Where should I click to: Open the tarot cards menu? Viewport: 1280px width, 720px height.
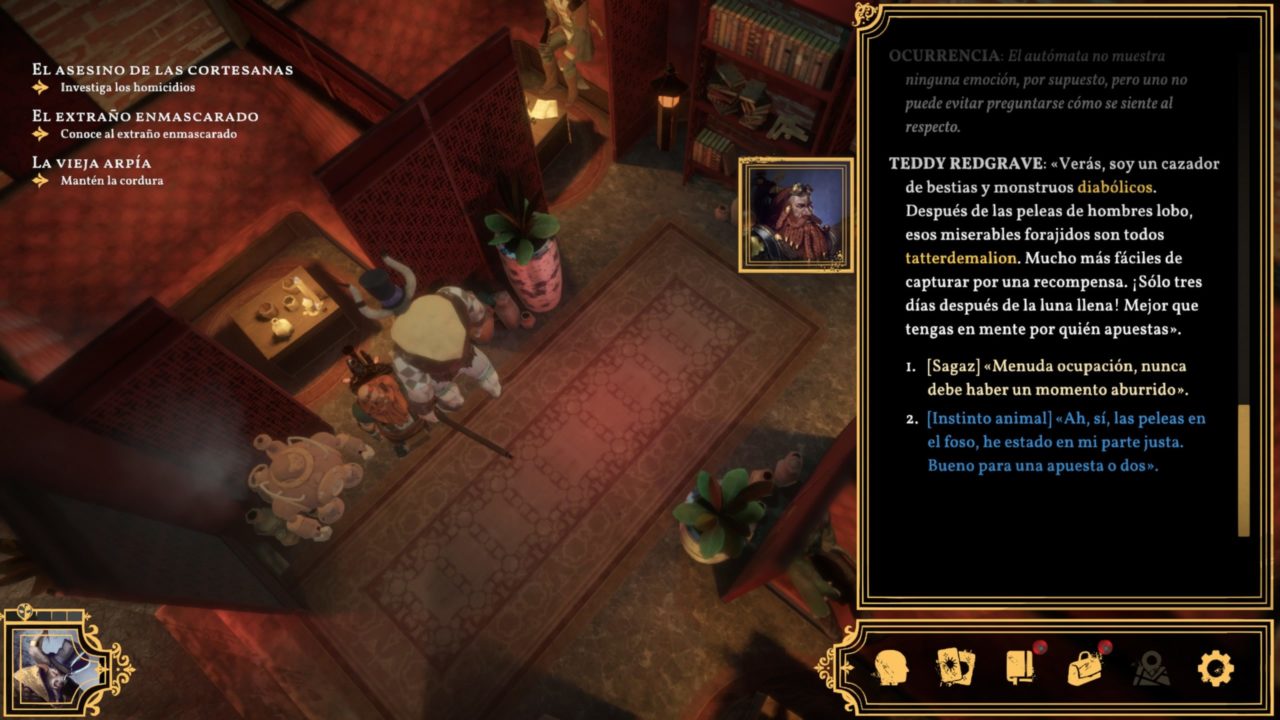point(955,667)
